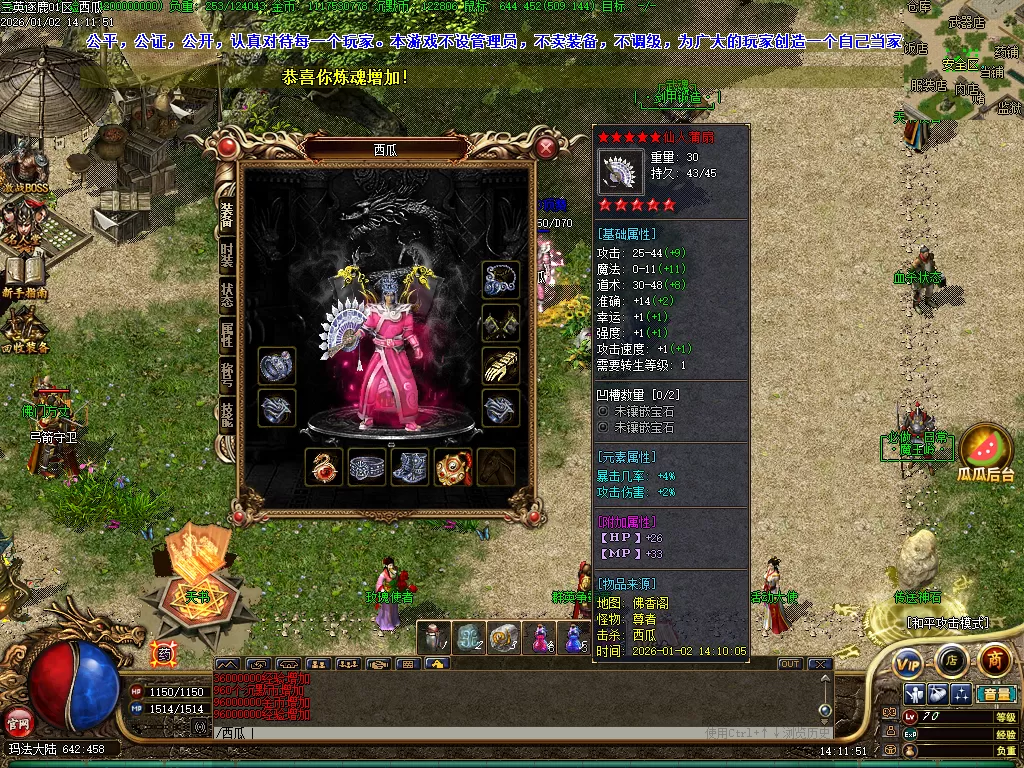Click the 官网 official website button
This screenshot has height=768, width=1024.
click(x=18, y=720)
